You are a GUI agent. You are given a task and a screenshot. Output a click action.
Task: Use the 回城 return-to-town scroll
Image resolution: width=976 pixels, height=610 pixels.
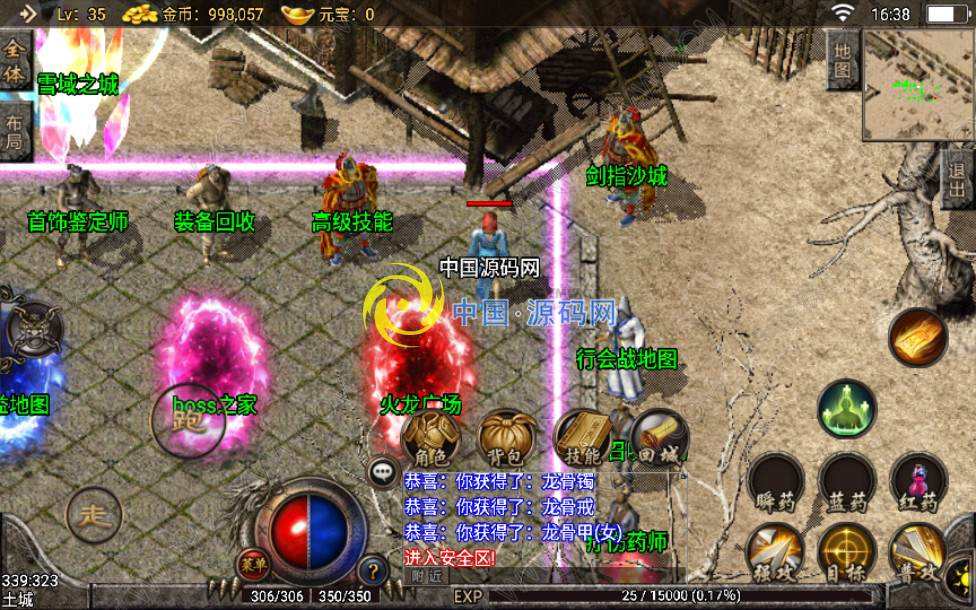click(659, 435)
